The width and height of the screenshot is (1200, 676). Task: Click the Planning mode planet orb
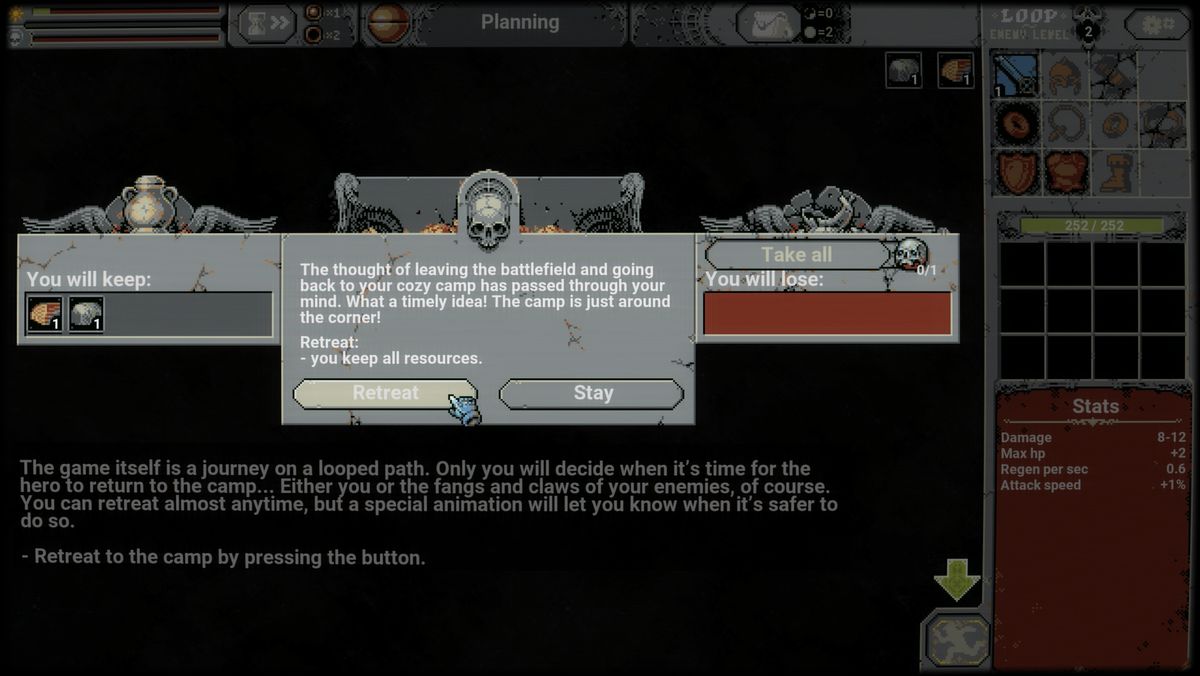point(391,23)
